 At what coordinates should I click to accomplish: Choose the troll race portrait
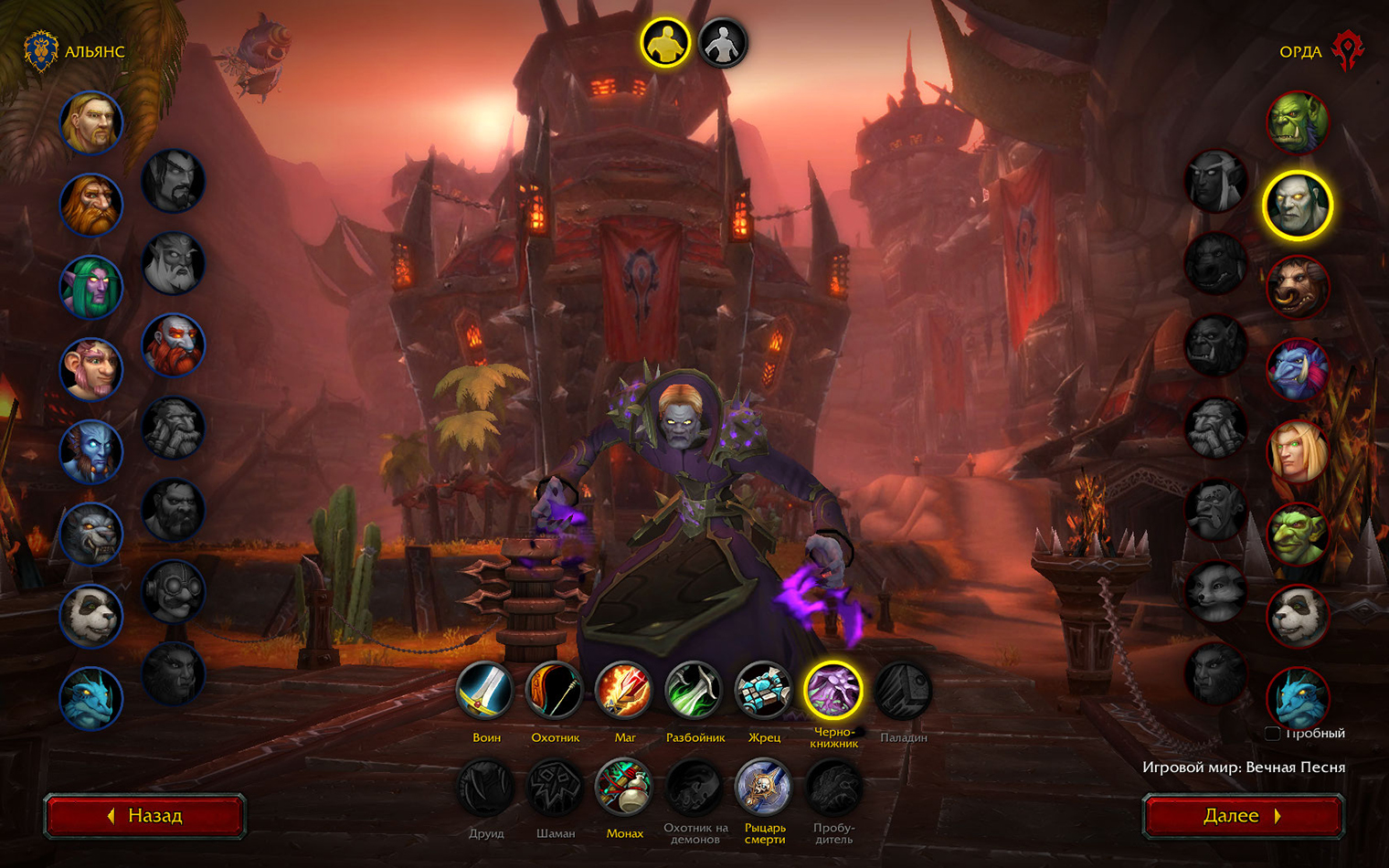[1298, 371]
